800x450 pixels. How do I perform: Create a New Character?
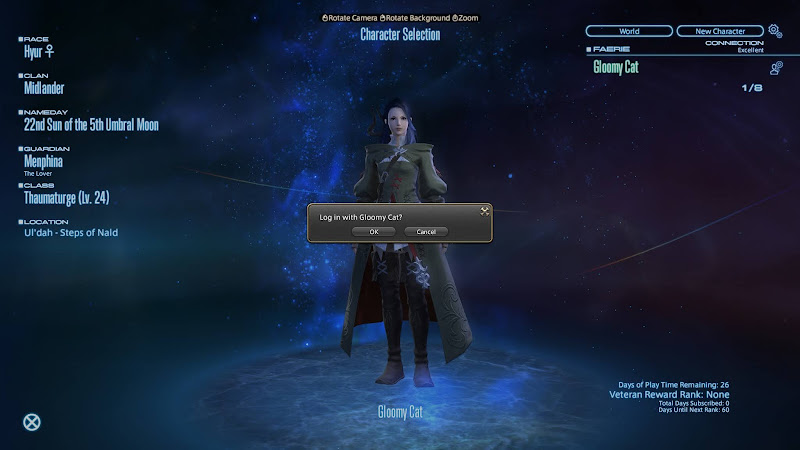[719, 31]
